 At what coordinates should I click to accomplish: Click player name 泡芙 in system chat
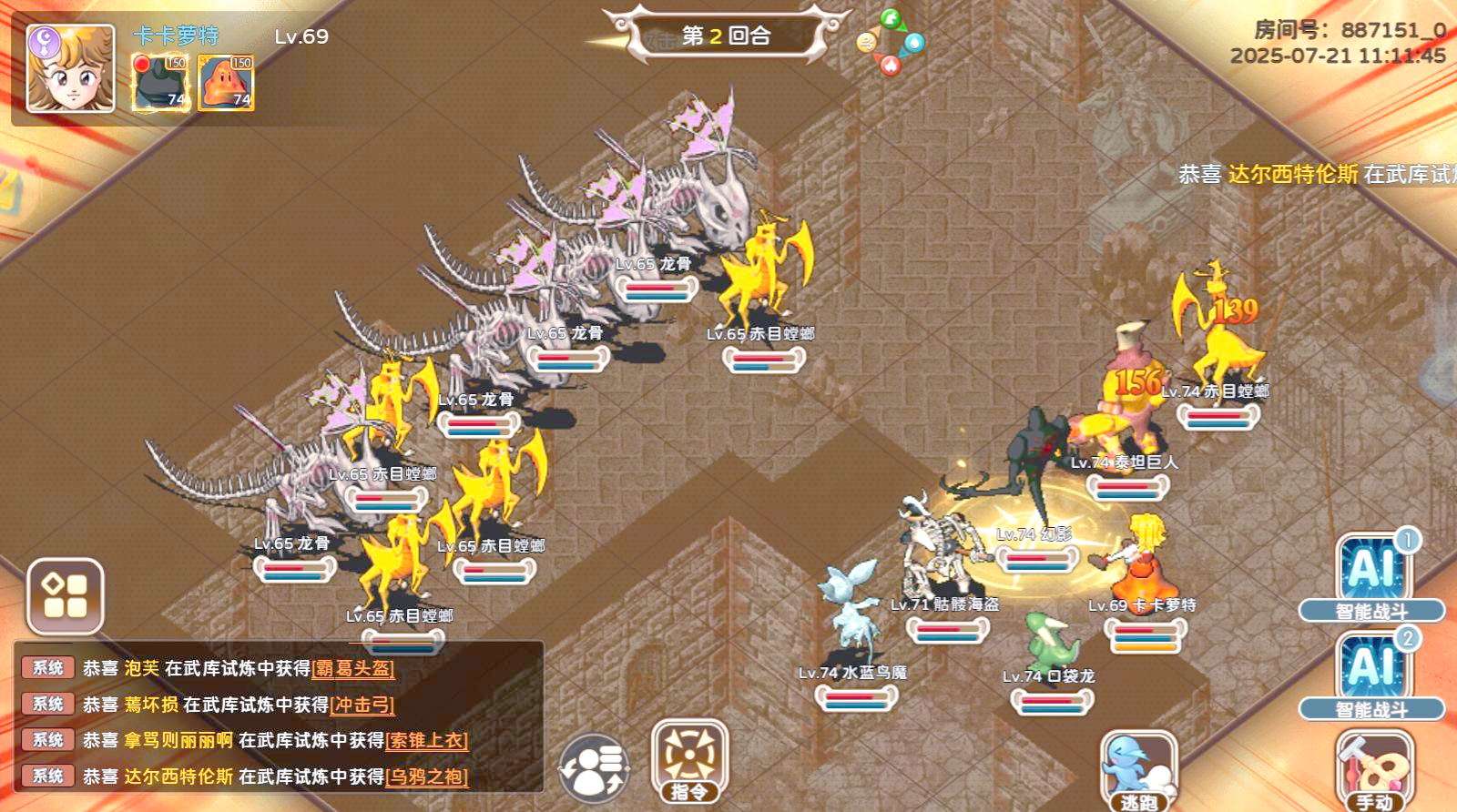[x=141, y=669]
